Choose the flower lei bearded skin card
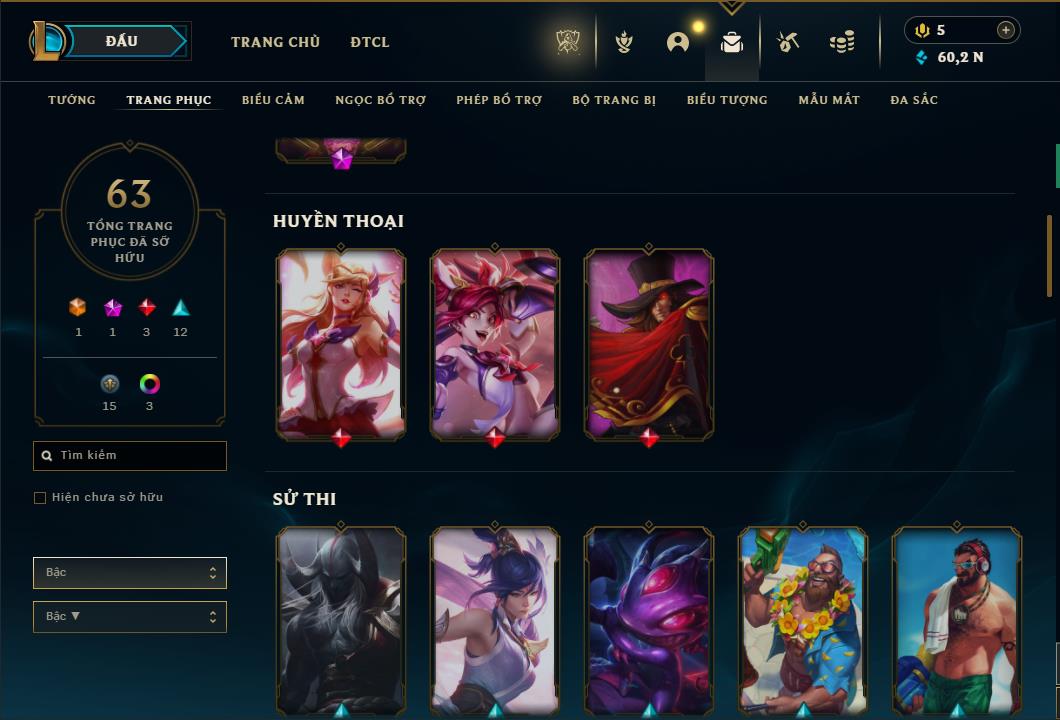 point(803,620)
